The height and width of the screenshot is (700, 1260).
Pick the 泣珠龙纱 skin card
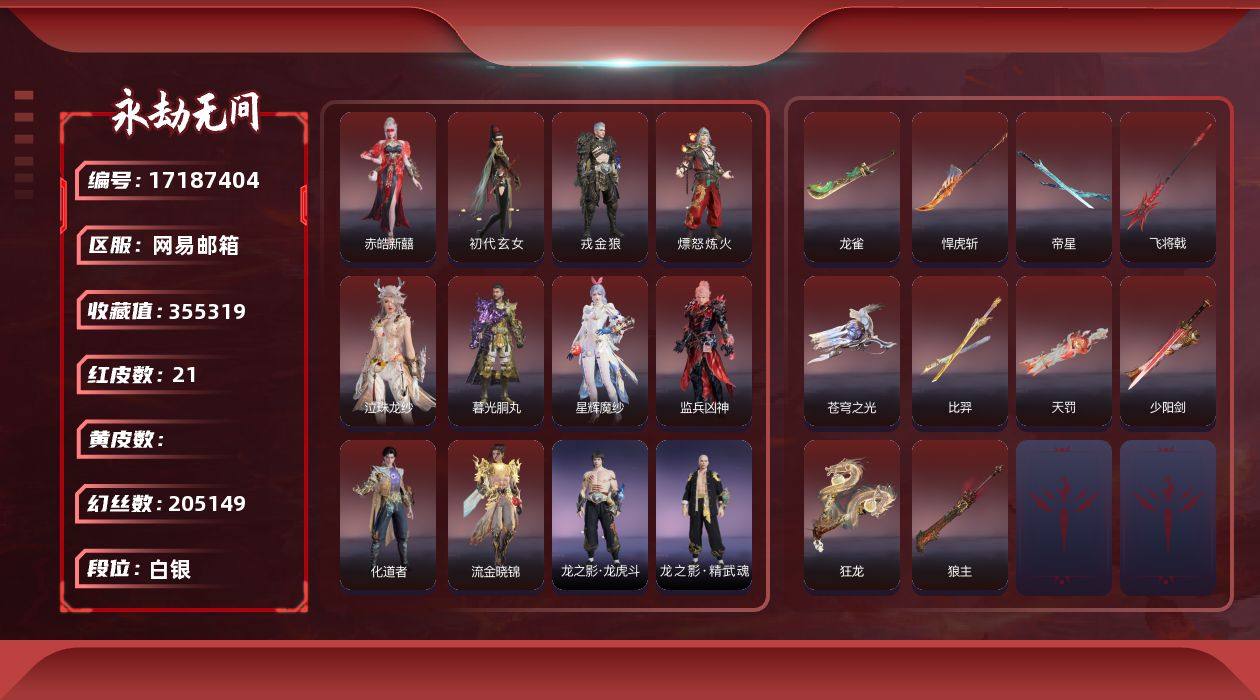pyautogui.click(x=388, y=351)
